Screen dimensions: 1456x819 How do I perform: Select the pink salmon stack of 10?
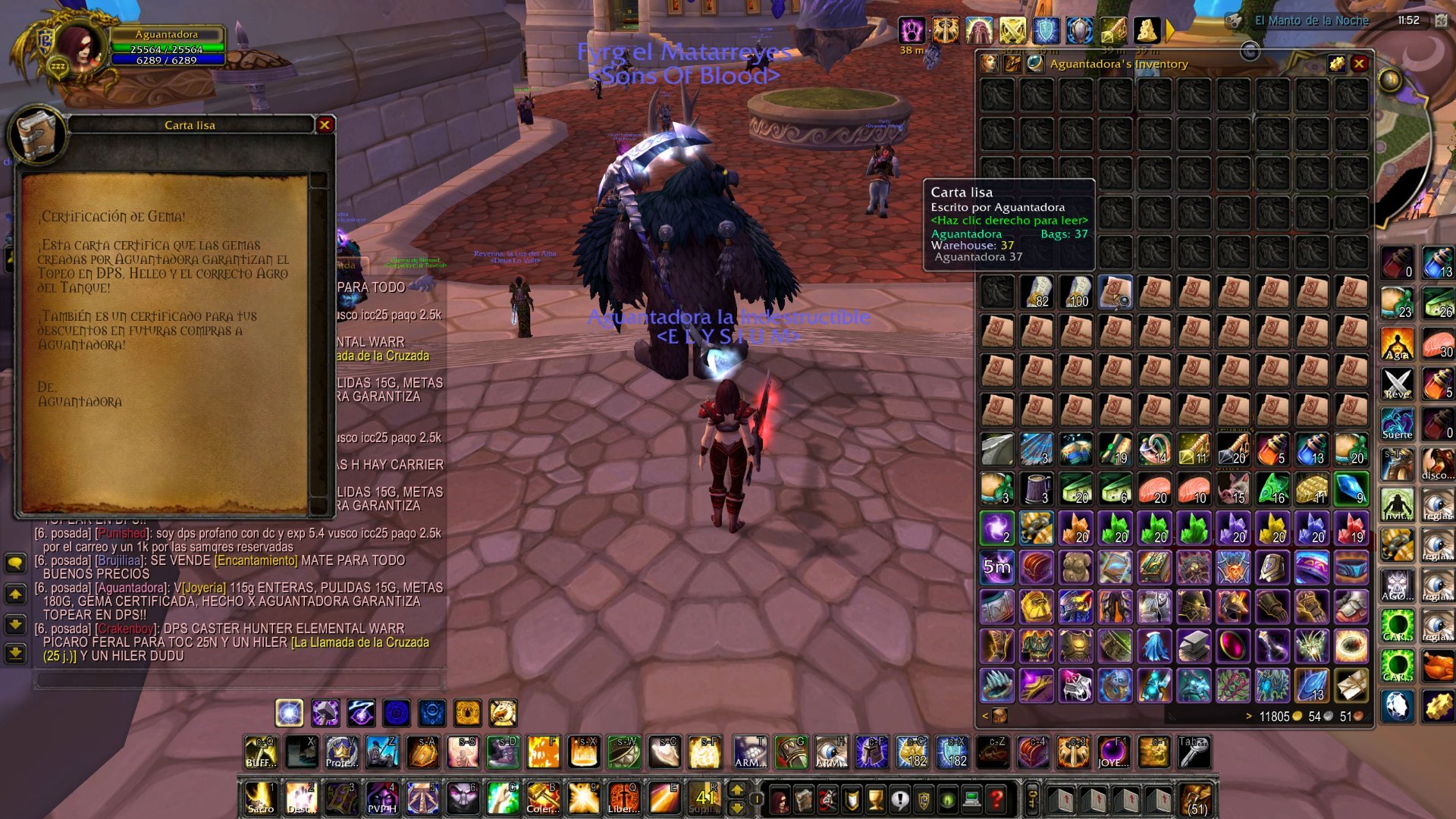pyautogui.click(x=1194, y=489)
